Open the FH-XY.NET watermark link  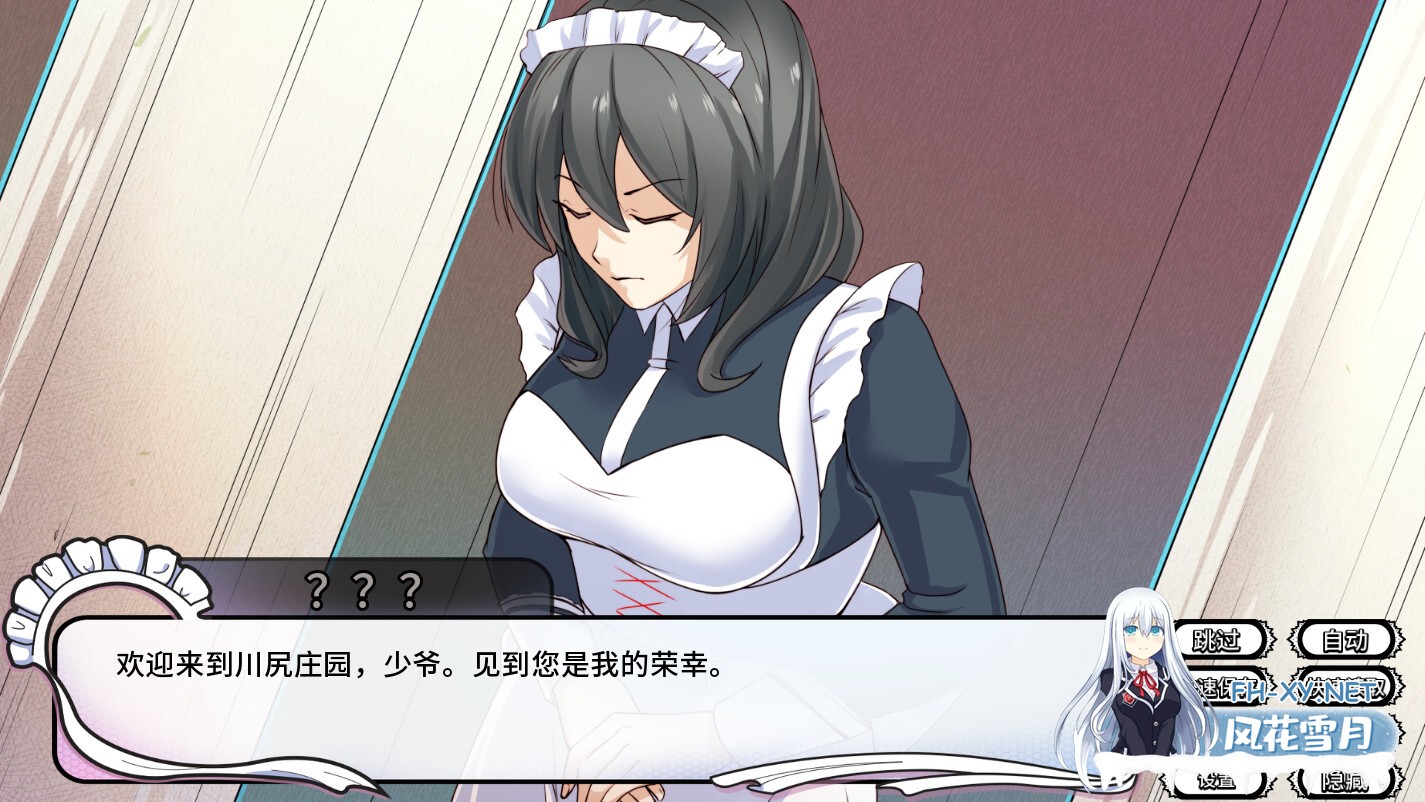[x=1305, y=689]
